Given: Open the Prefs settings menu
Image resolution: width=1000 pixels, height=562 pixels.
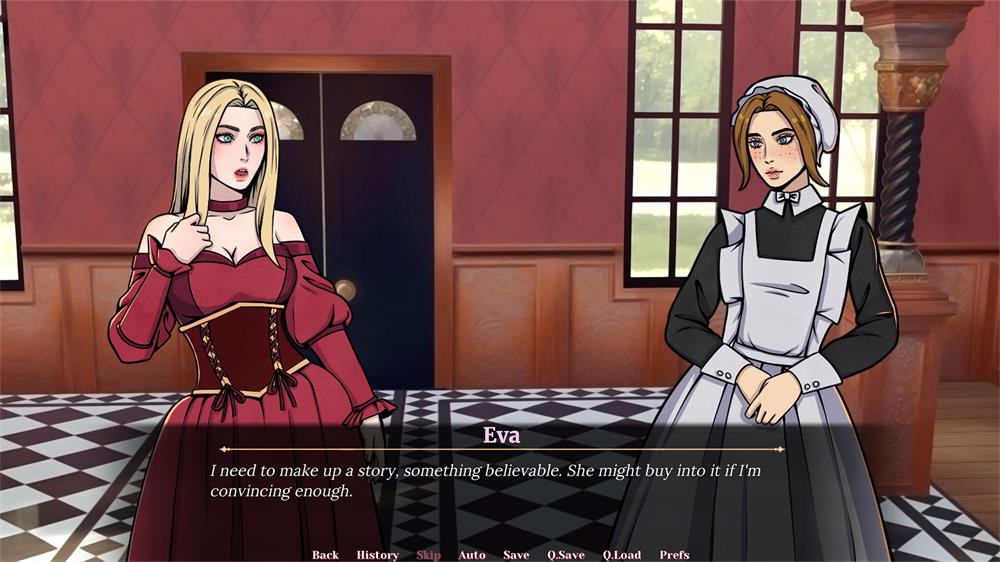Looking at the screenshot, I should (674, 555).
